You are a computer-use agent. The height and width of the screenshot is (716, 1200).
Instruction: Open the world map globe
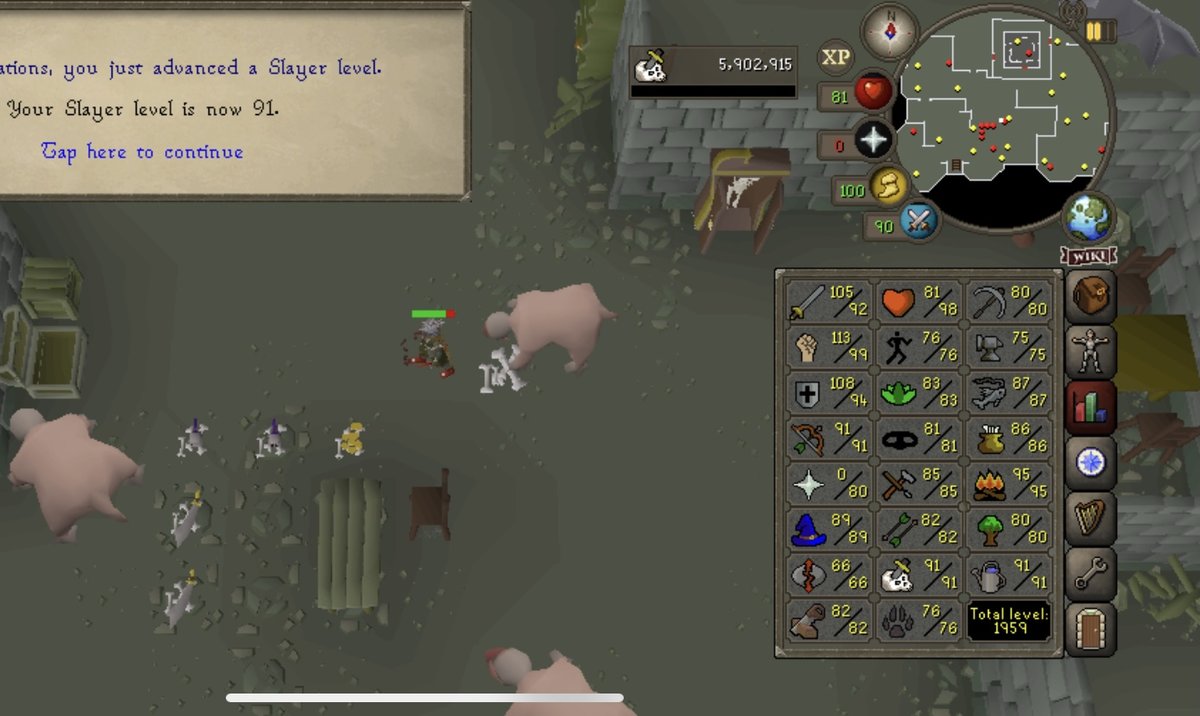pos(1089,219)
